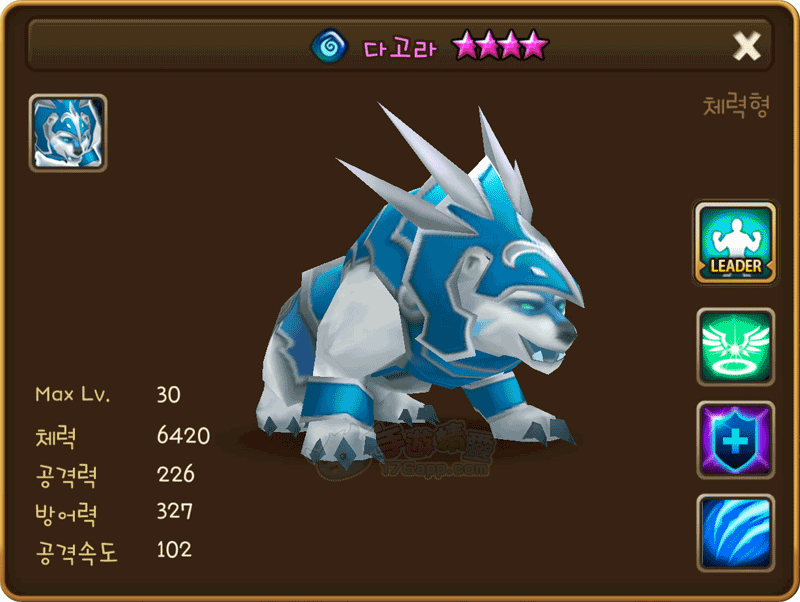Click the water element swirl icon
800x602 pixels.
[x=328, y=45]
